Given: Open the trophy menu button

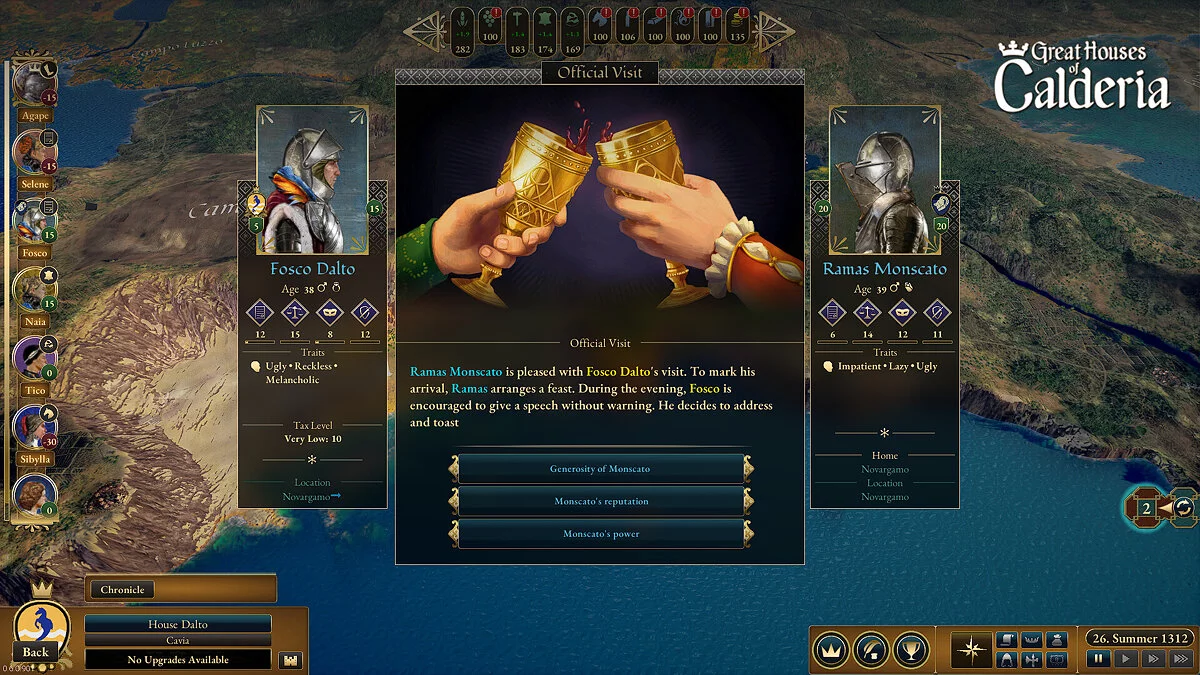Looking at the screenshot, I should [911, 650].
